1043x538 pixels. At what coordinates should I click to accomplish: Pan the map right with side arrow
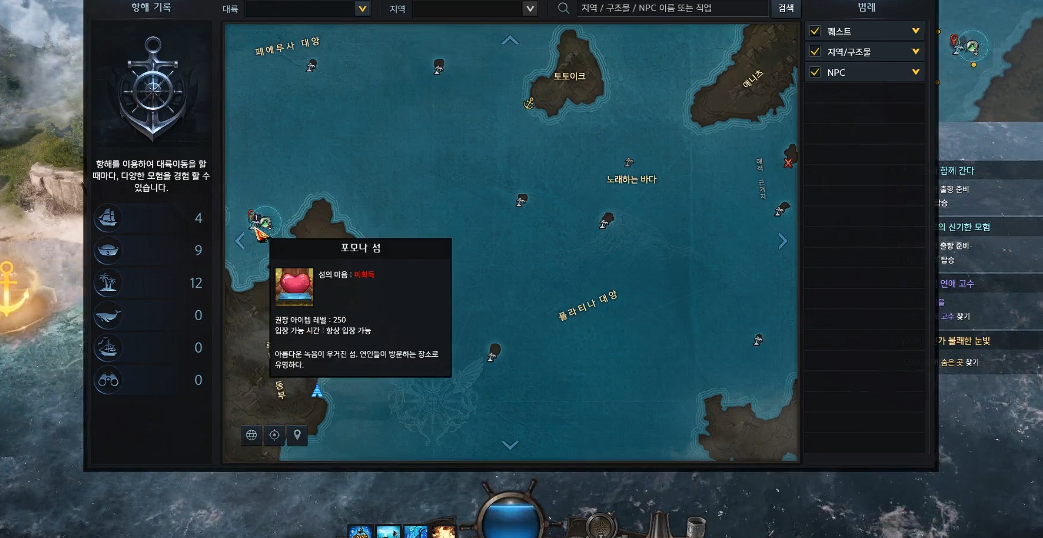(782, 241)
